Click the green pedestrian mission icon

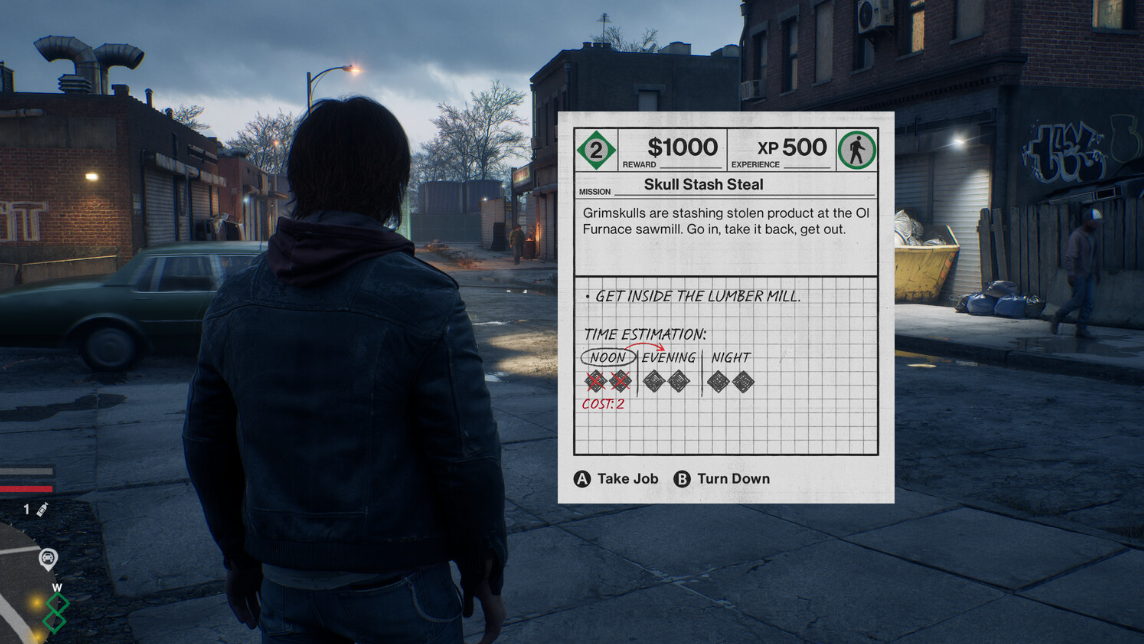tap(856, 150)
